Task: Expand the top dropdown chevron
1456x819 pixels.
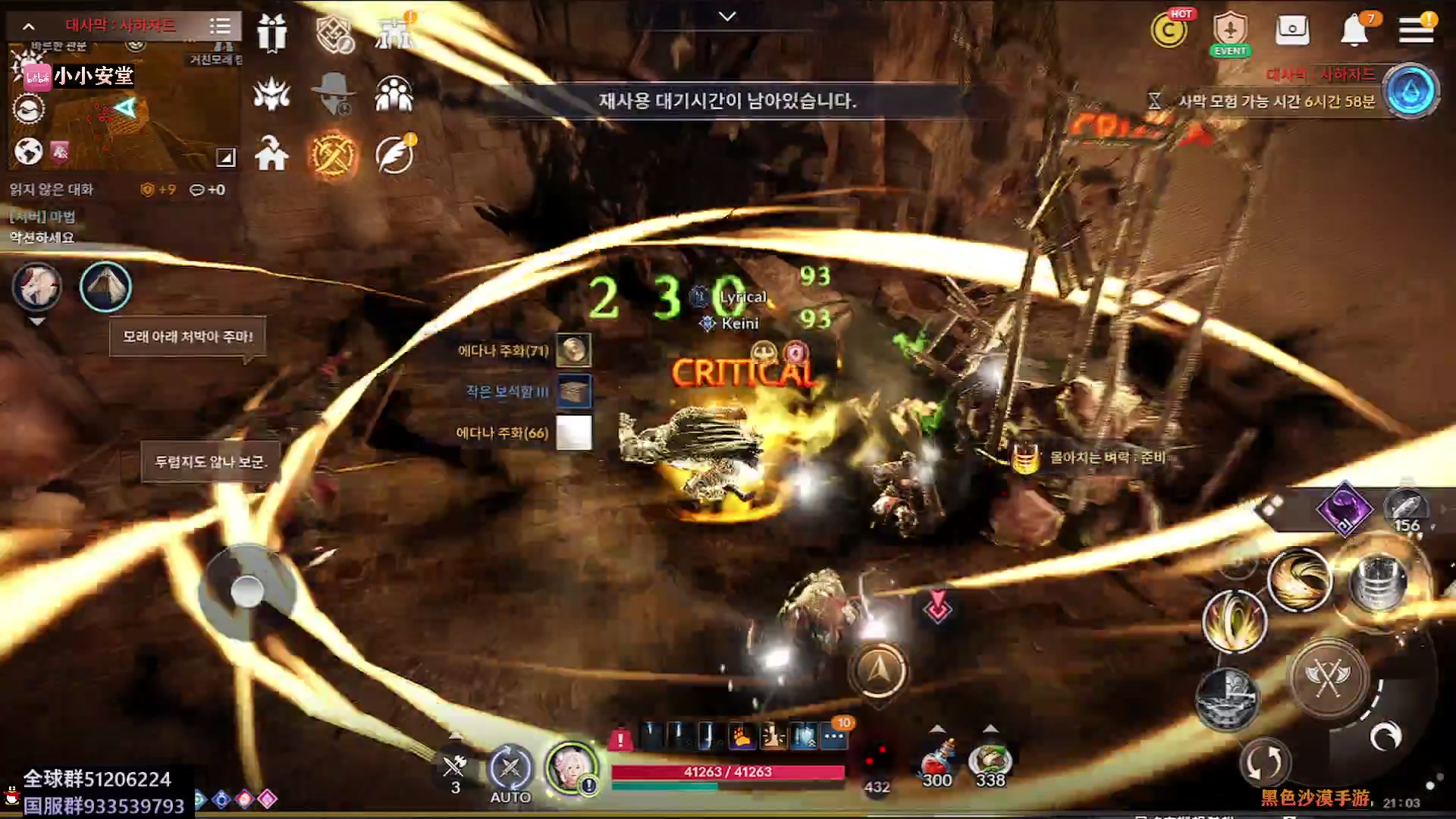Action: point(727,16)
